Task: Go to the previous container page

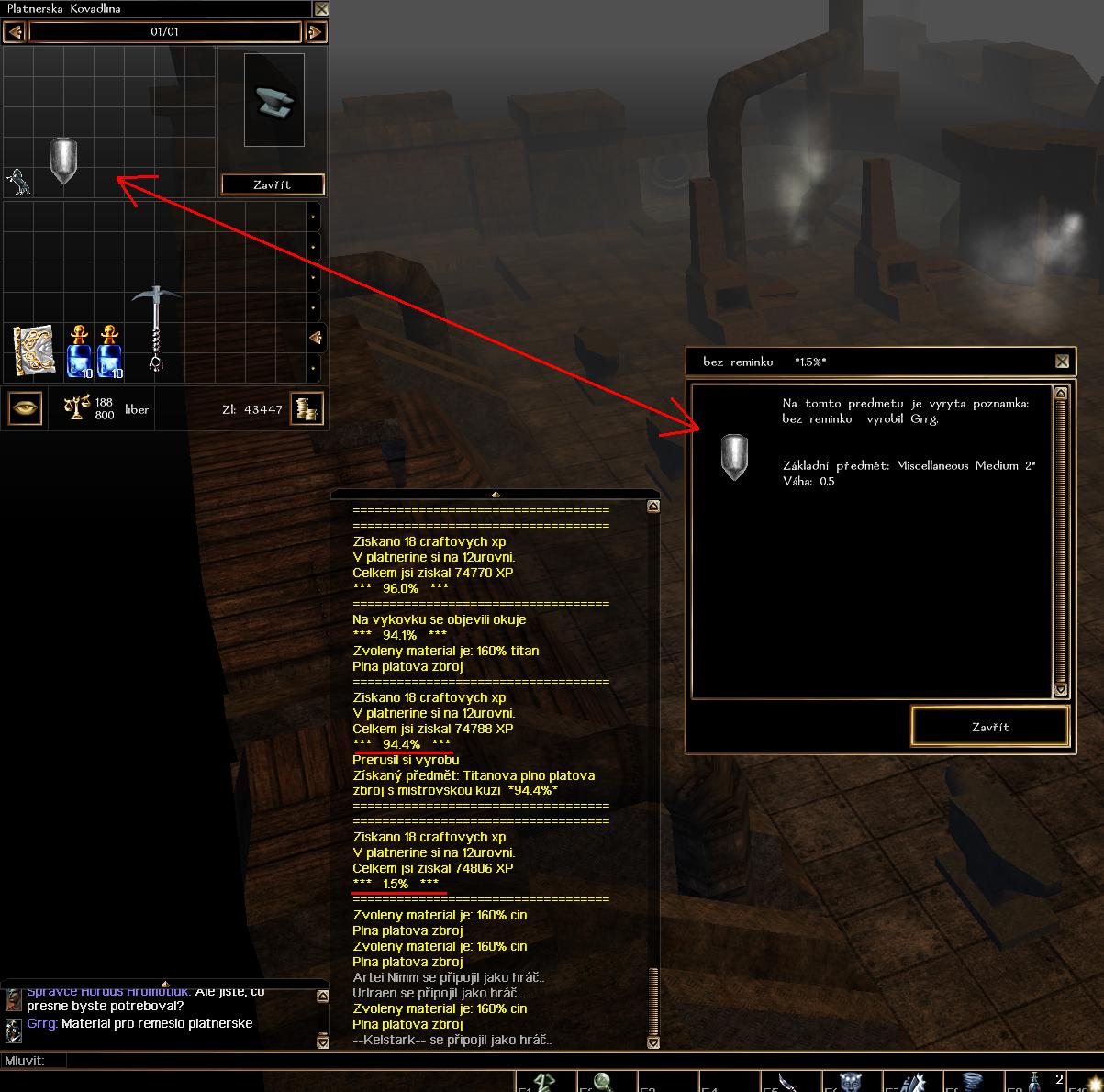Action: [x=14, y=32]
